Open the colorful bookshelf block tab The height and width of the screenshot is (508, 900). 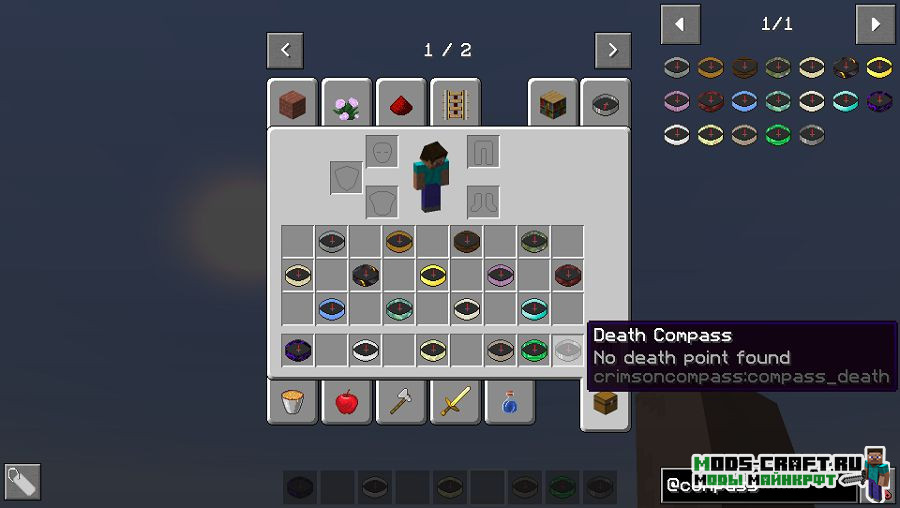click(553, 104)
